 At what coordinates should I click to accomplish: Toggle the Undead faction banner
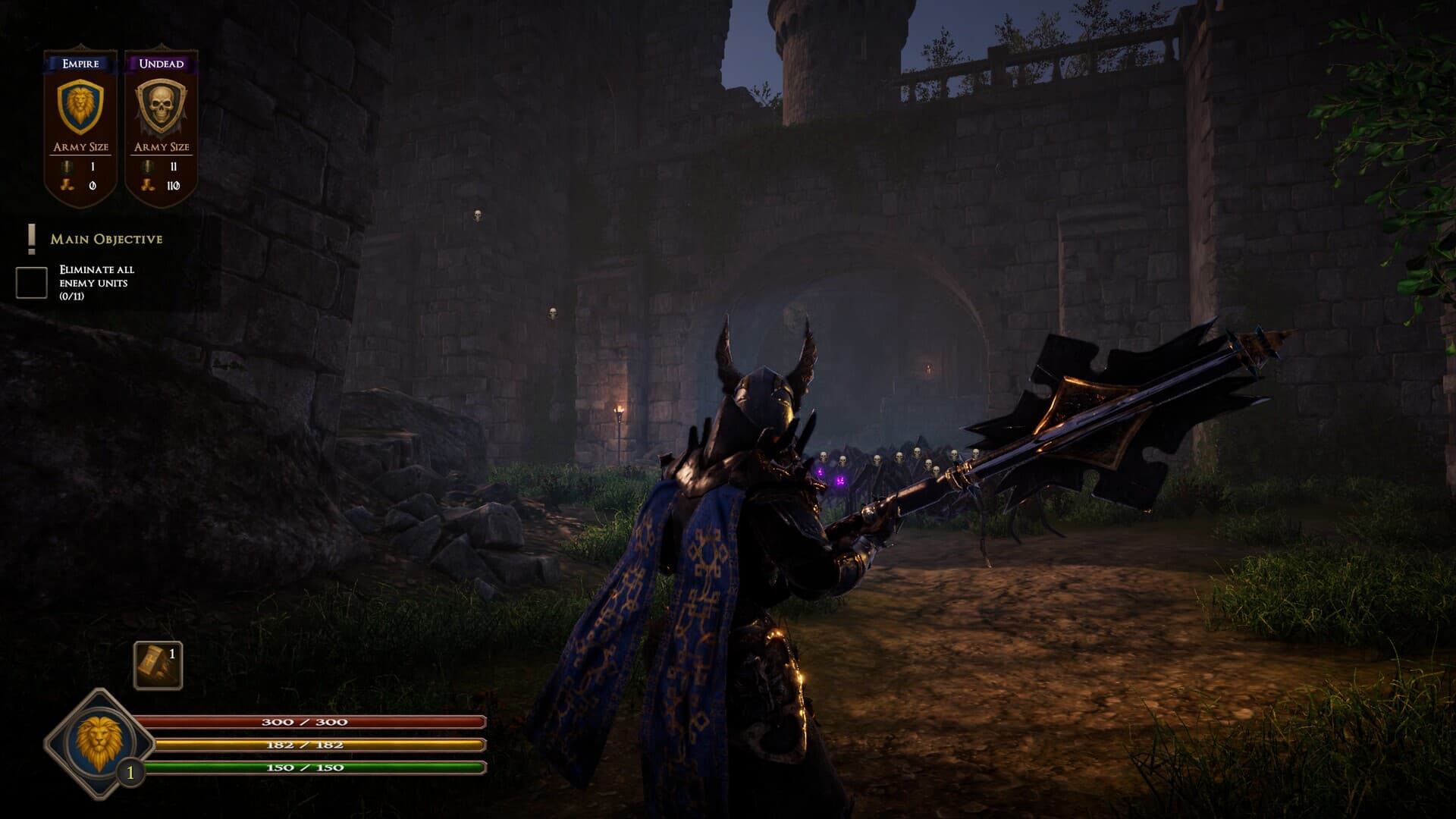(162, 121)
